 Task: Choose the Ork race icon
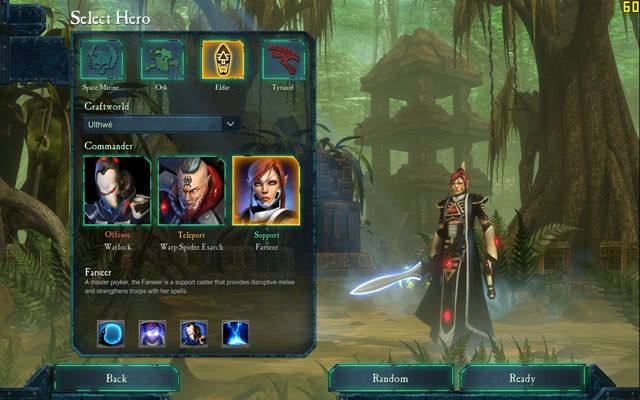pyautogui.click(x=161, y=61)
